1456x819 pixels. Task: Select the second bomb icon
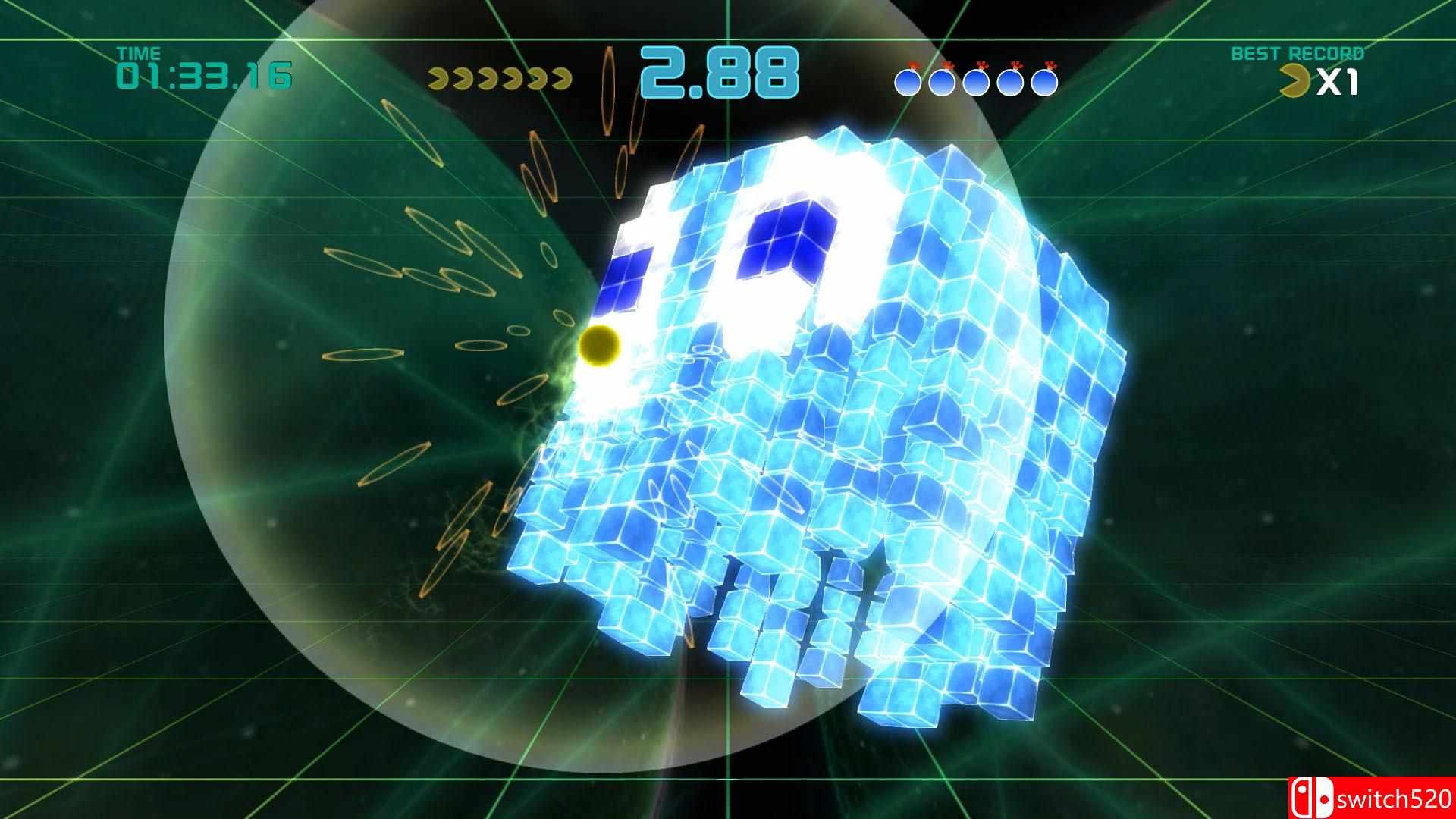(943, 82)
